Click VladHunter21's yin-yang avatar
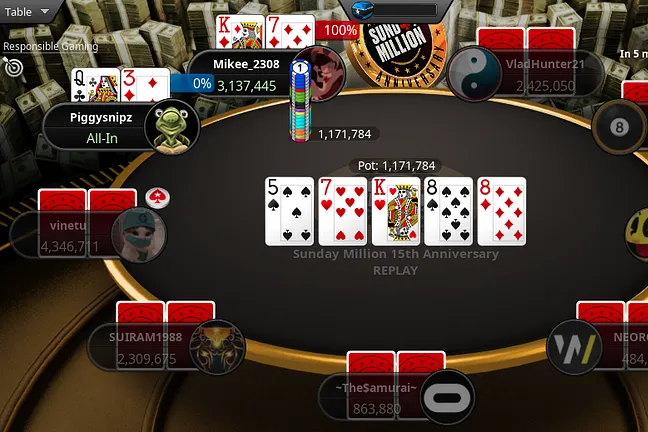648x432 pixels. point(473,73)
